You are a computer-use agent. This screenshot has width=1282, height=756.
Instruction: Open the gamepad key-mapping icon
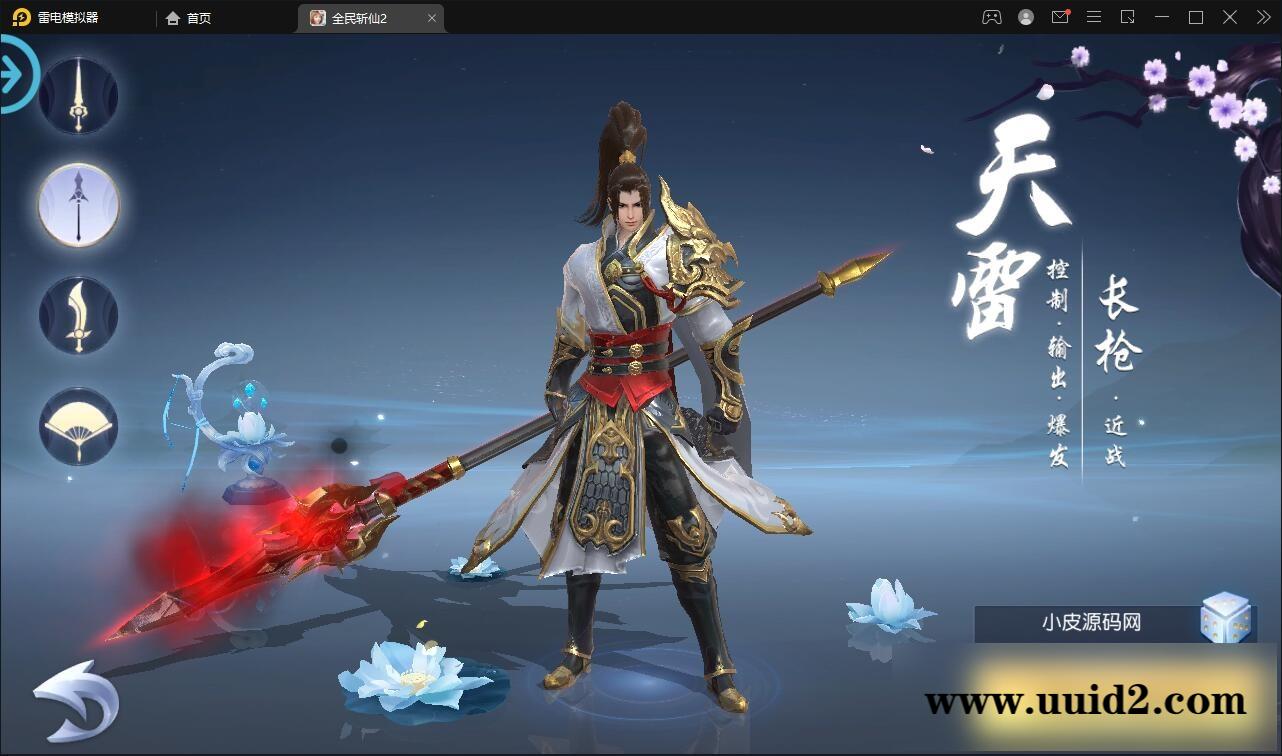click(991, 17)
